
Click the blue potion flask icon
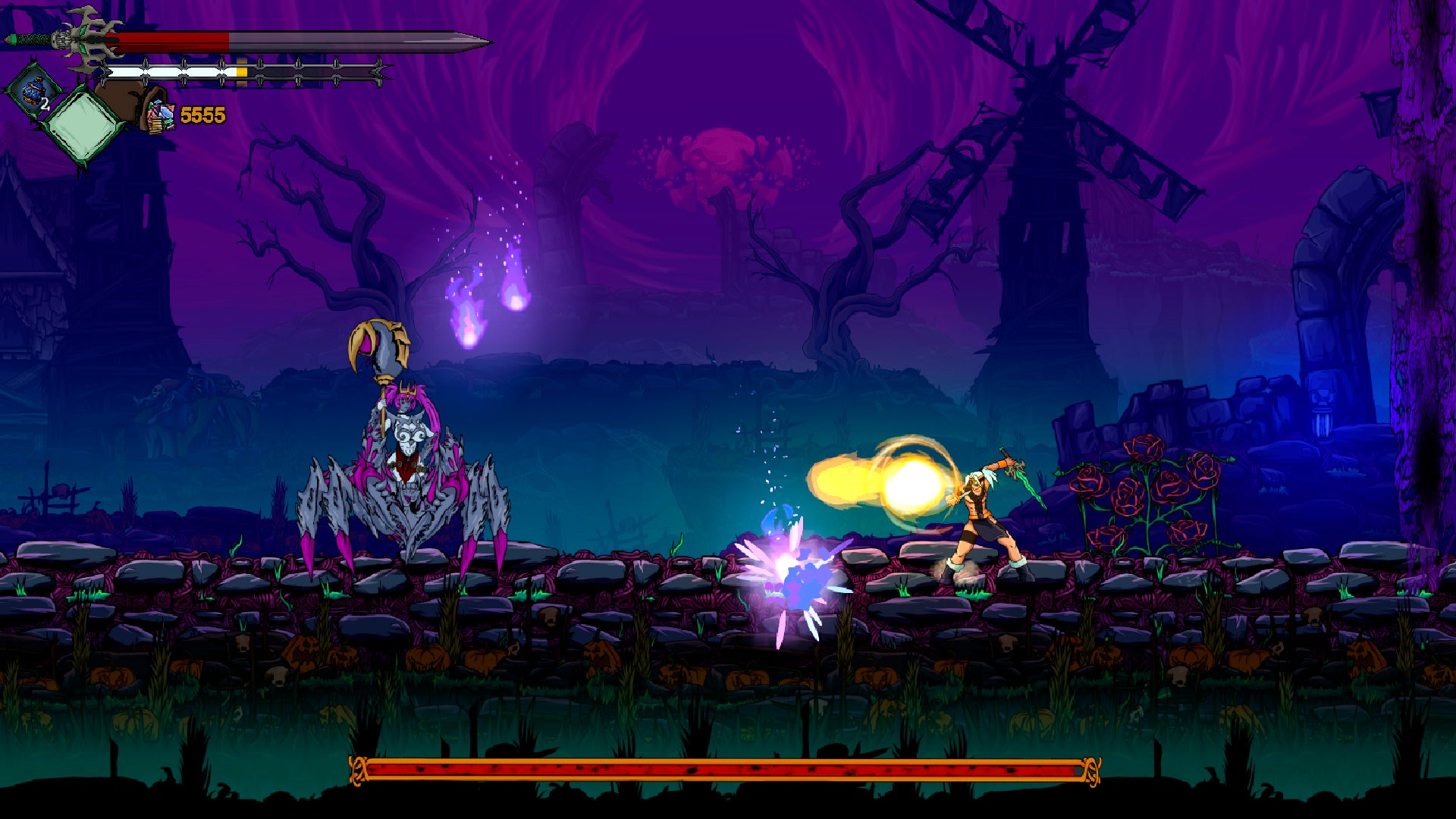pos(32,93)
